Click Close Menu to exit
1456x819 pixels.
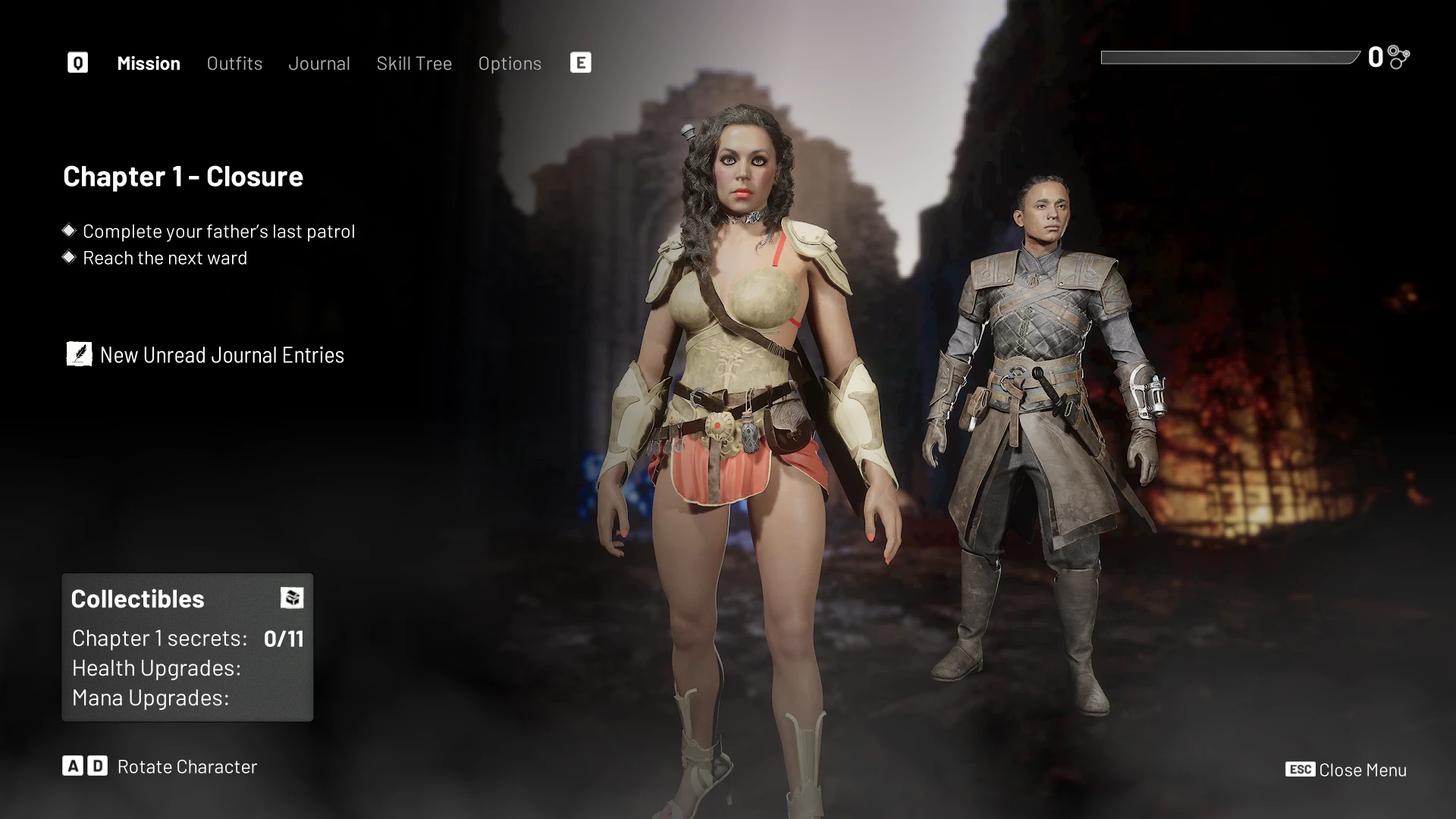tap(1362, 770)
